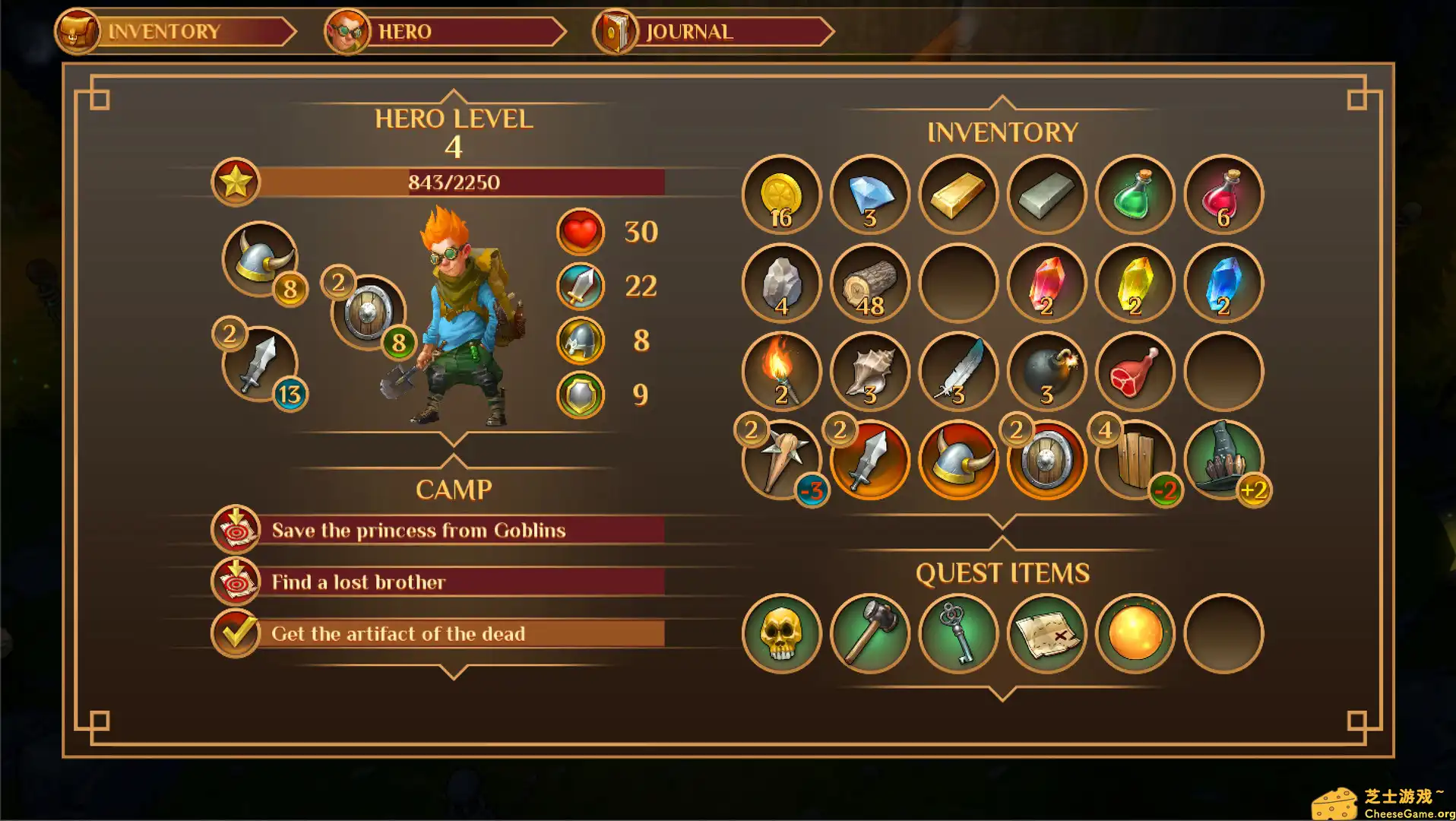Select the wooden log stack of 48

click(869, 283)
